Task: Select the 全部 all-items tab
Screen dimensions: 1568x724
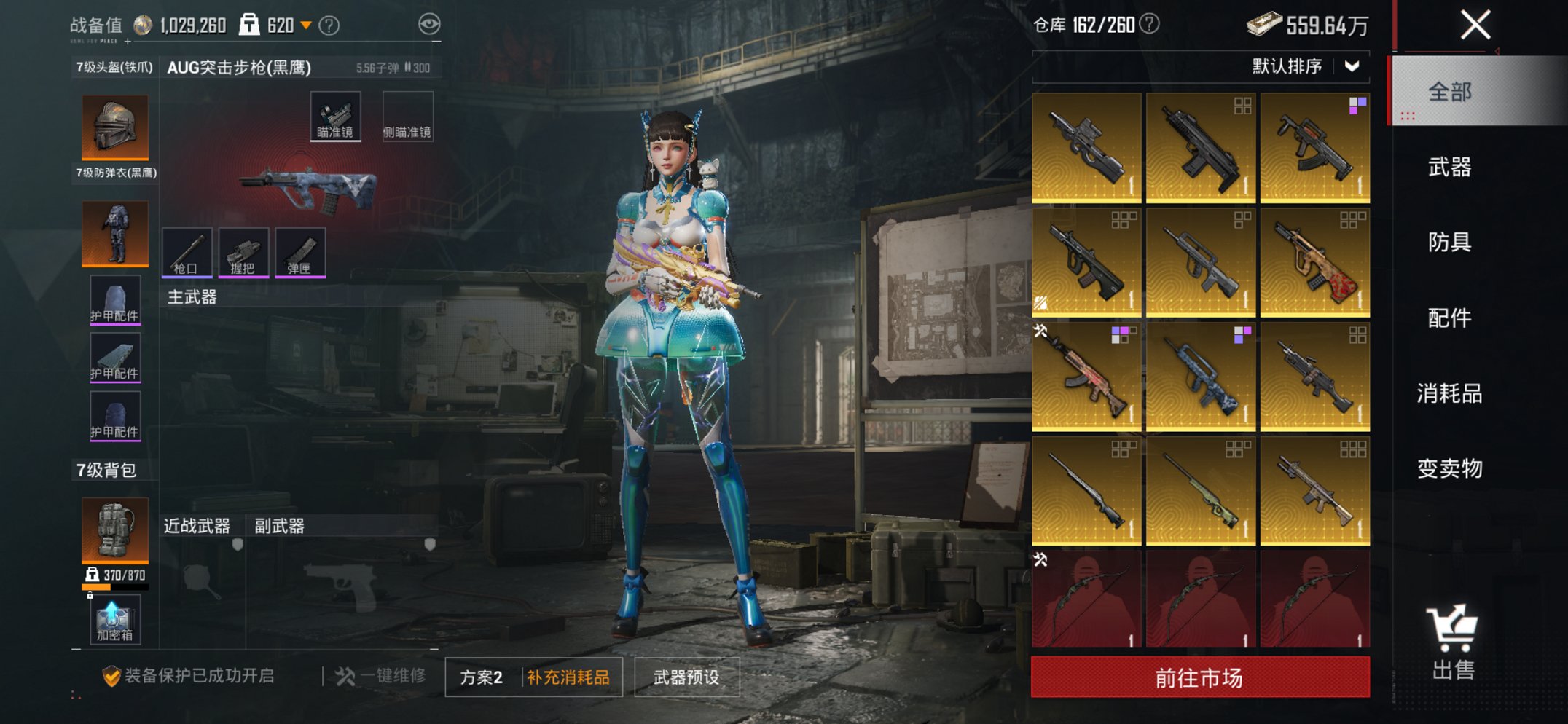Action: pyautogui.click(x=1449, y=92)
